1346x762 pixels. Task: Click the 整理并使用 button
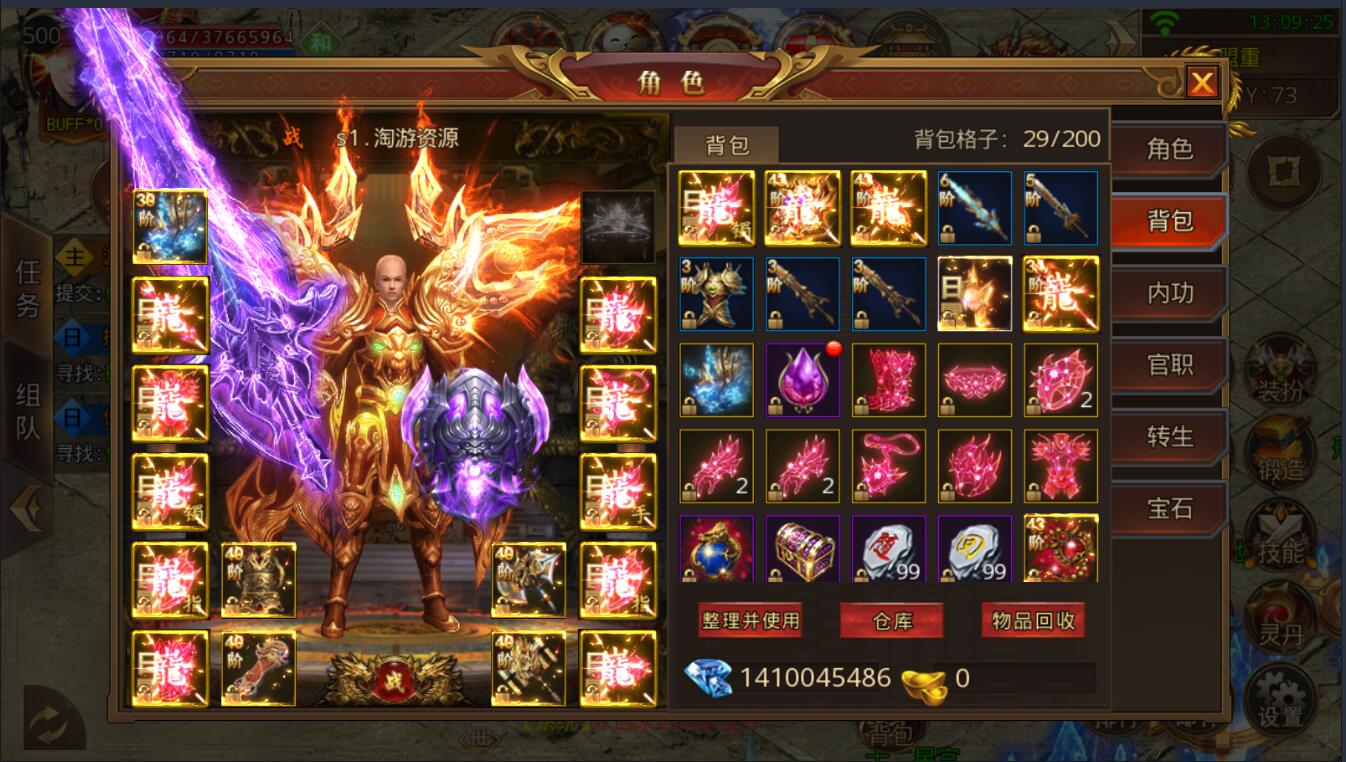pos(750,621)
